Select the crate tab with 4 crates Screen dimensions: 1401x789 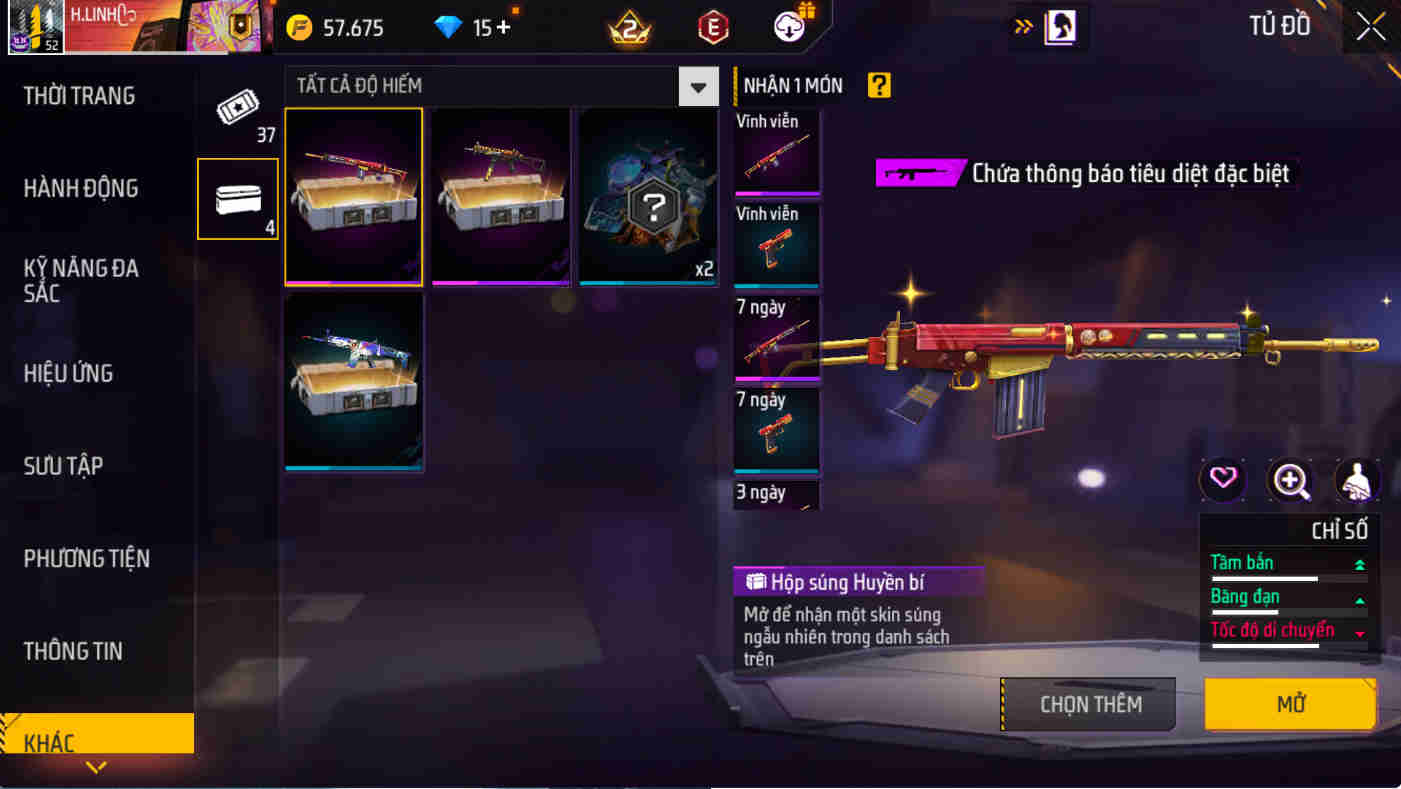click(238, 199)
